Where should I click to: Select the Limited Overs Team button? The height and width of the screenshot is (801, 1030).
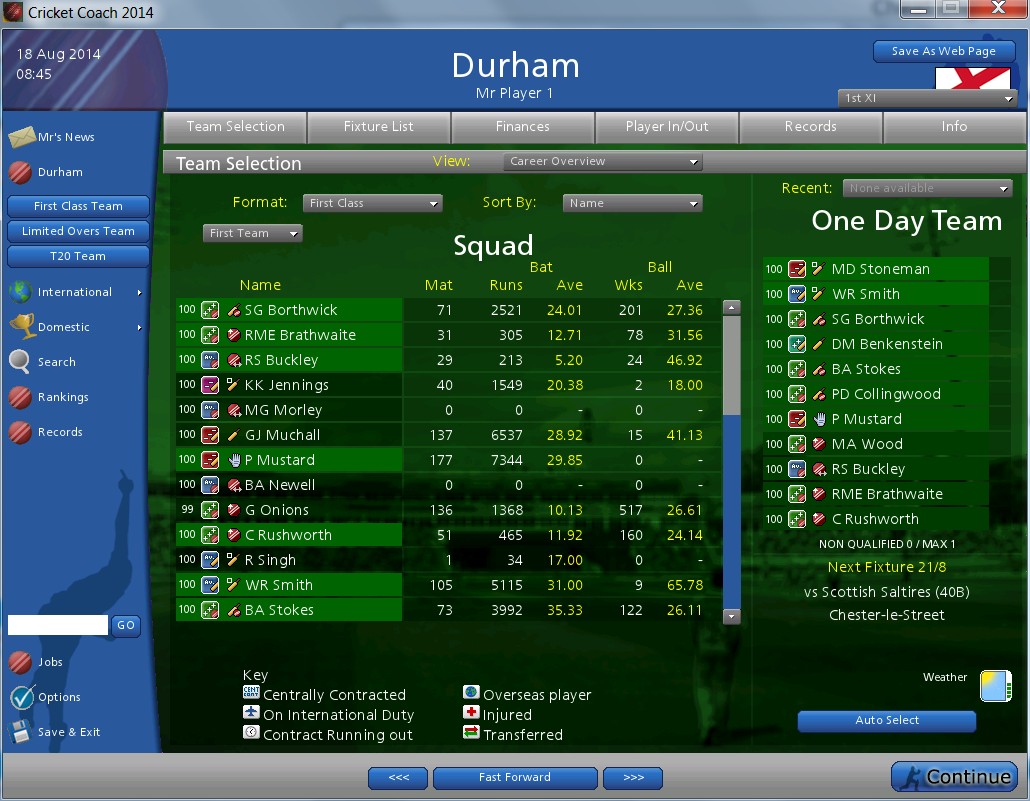pyautogui.click(x=78, y=231)
